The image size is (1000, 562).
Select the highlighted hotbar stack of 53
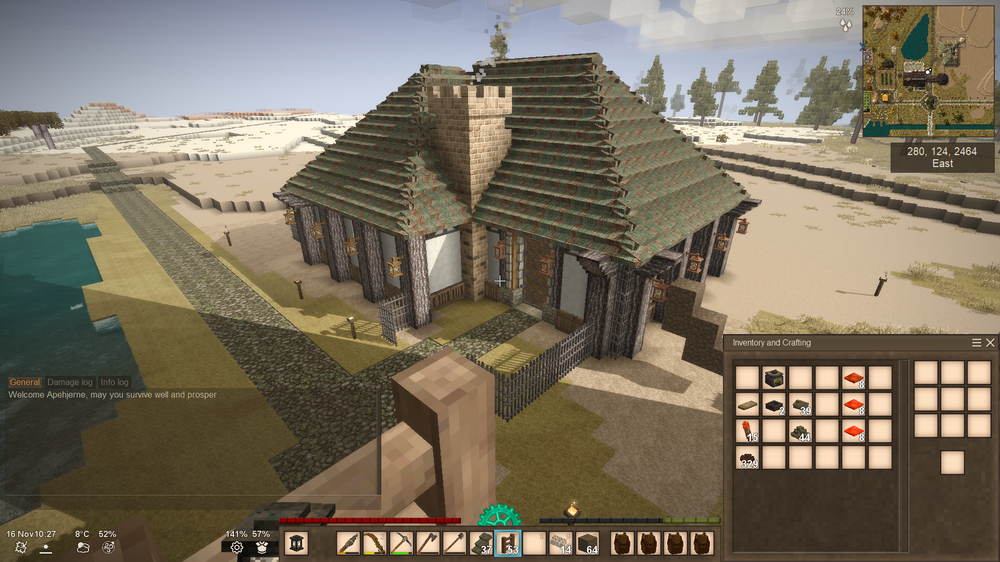click(x=508, y=544)
